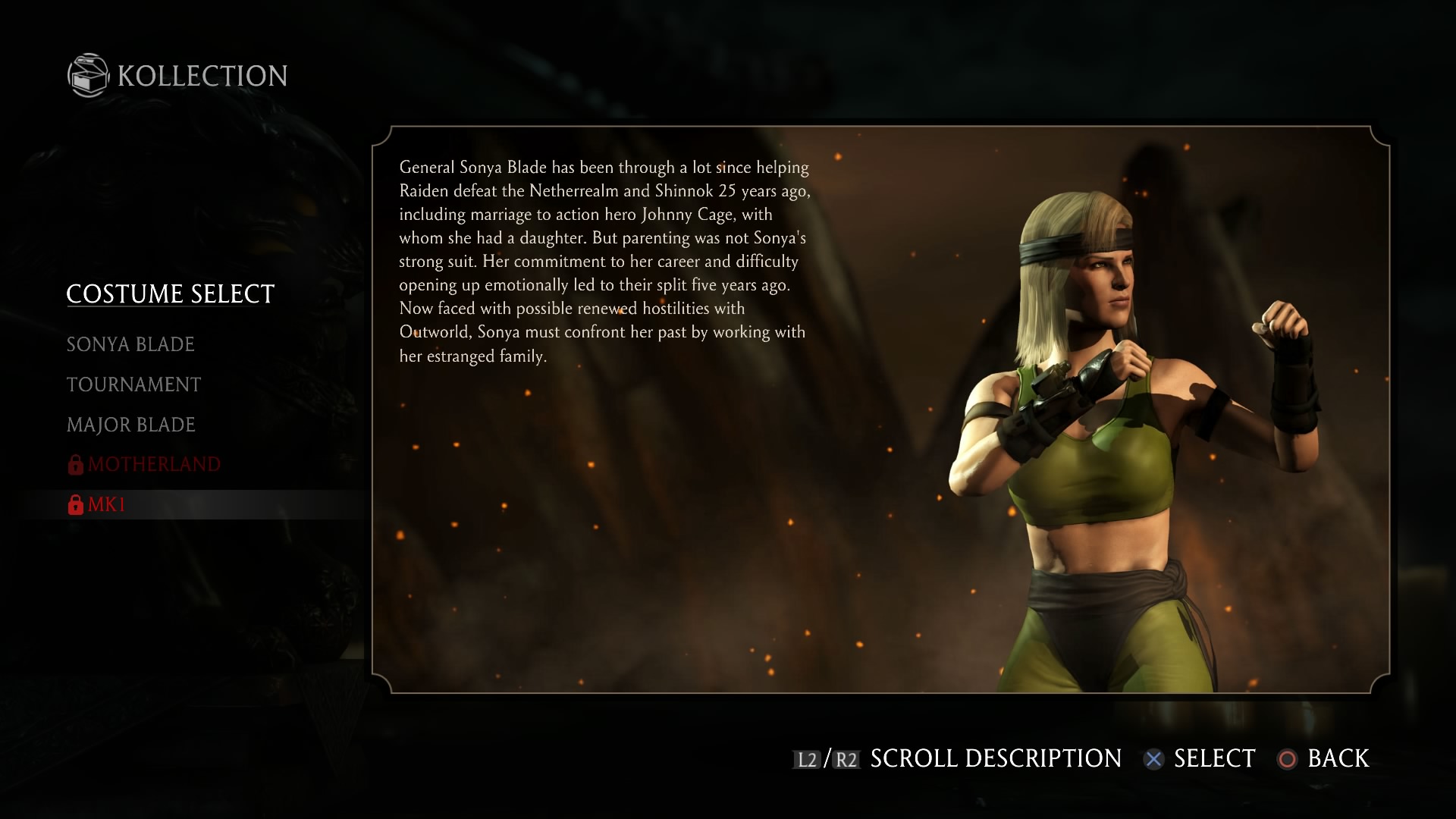Click SELECT at the bottom bar
Image resolution: width=1456 pixels, height=819 pixels.
(1213, 758)
